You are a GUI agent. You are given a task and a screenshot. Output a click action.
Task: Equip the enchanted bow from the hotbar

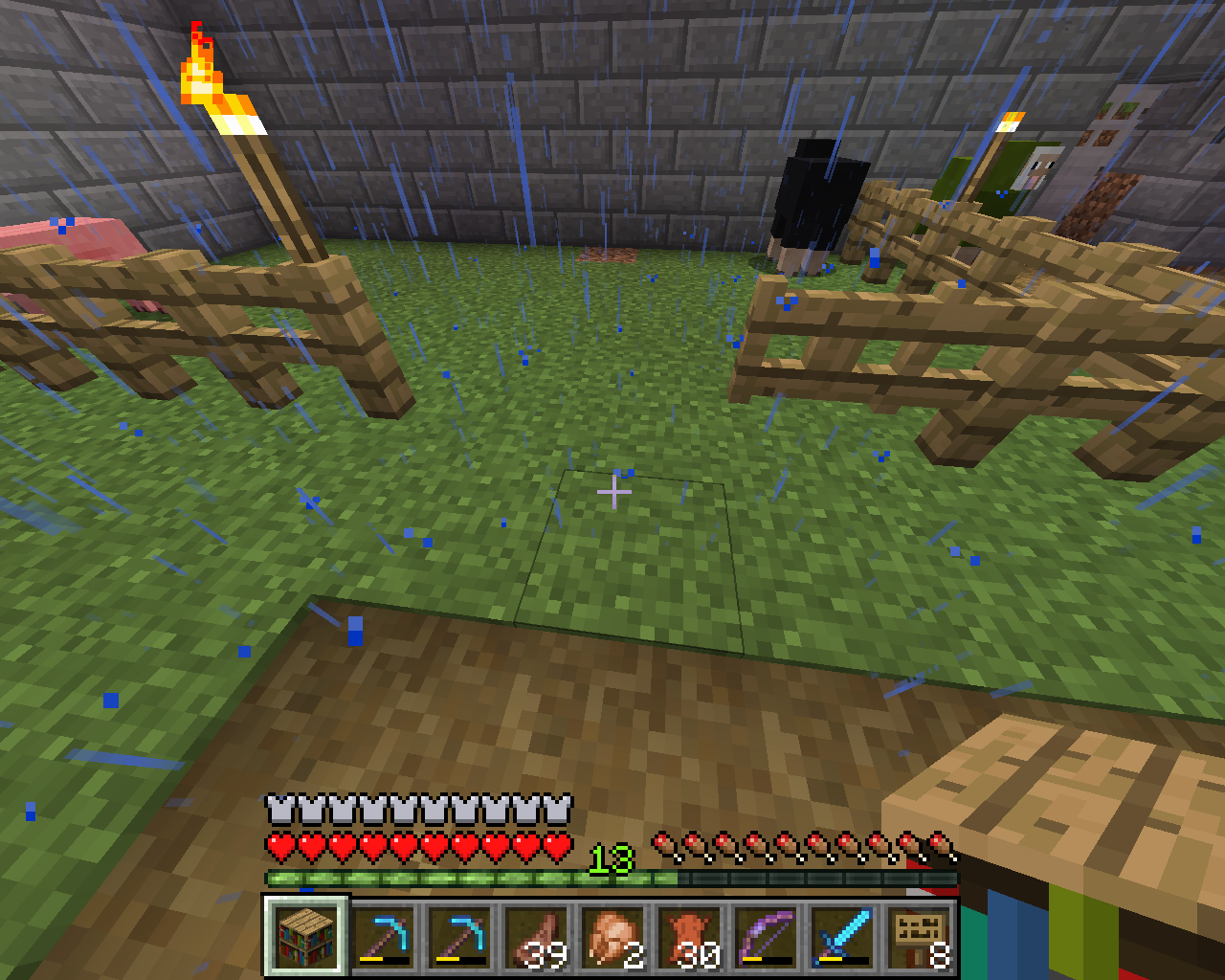point(767,936)
